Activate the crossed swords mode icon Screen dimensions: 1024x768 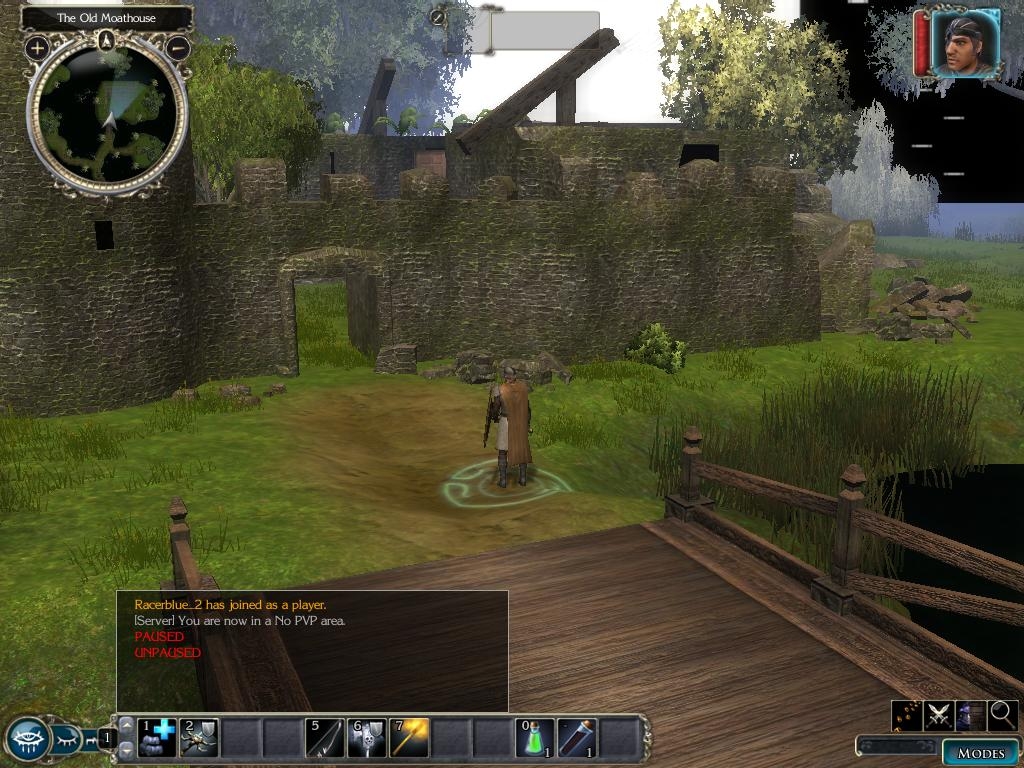coord(938,715)
